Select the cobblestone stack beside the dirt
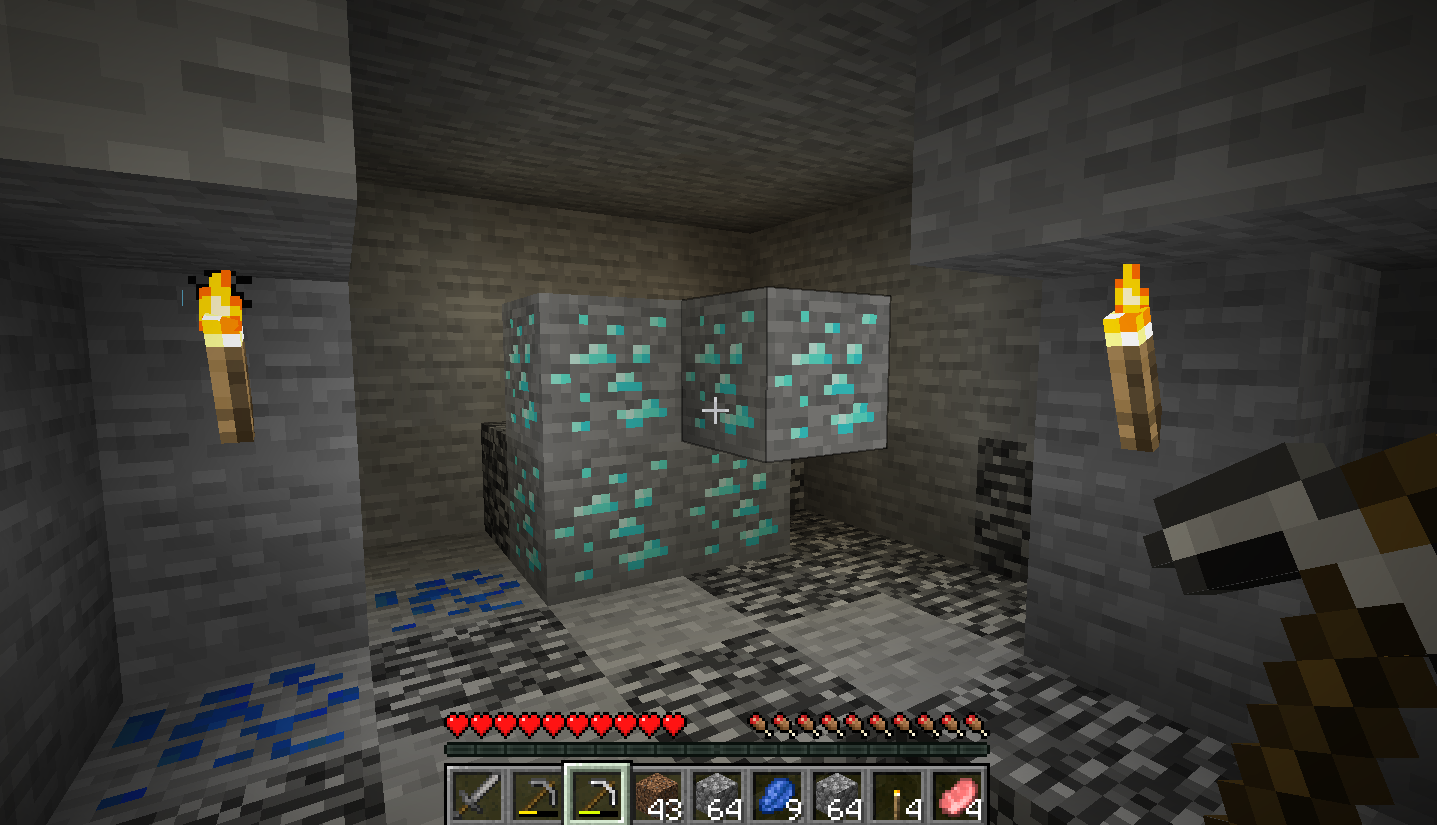1437x825 pixels. (x=717, y=797)
